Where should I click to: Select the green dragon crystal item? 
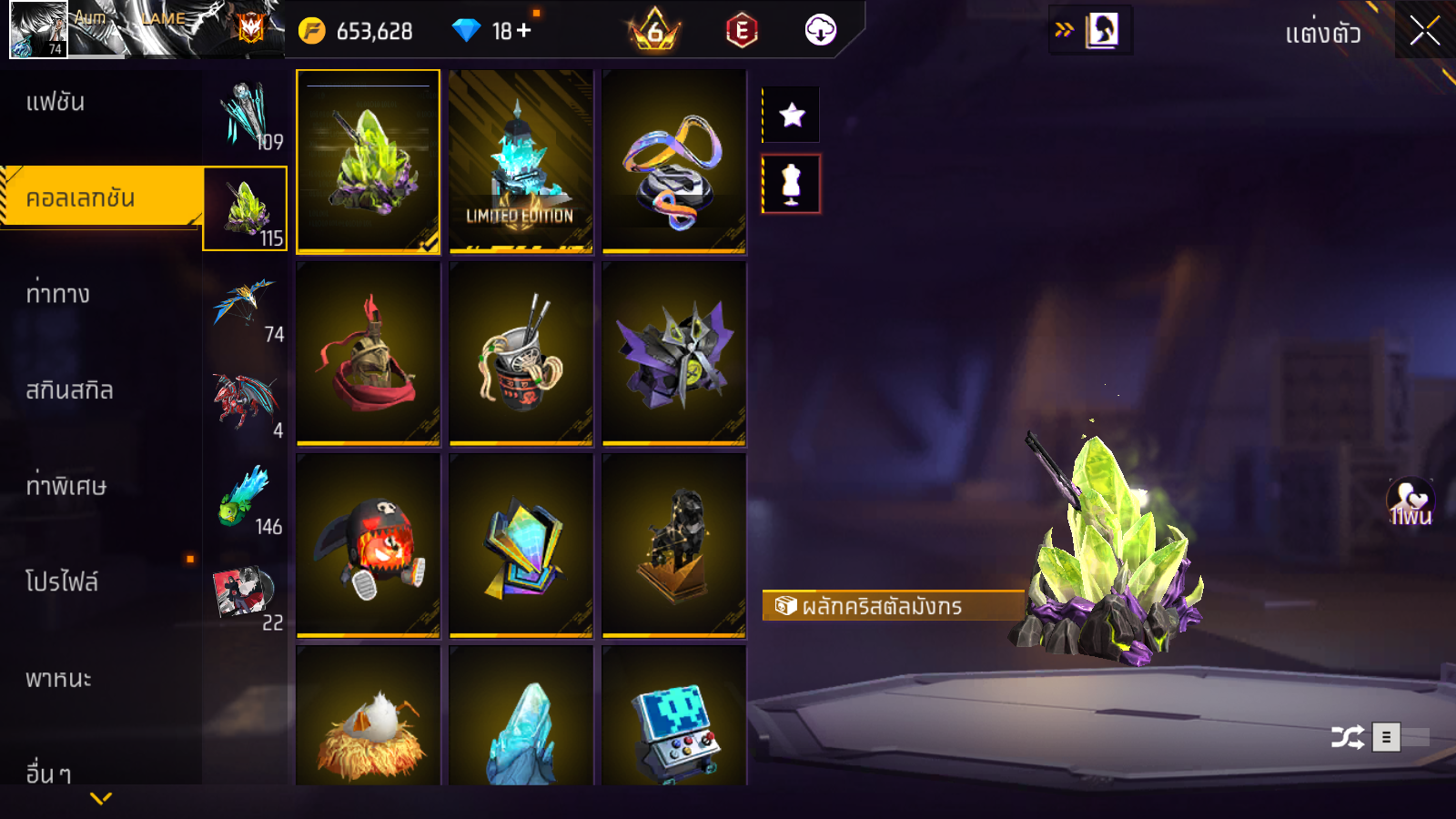tap(369, 161)
